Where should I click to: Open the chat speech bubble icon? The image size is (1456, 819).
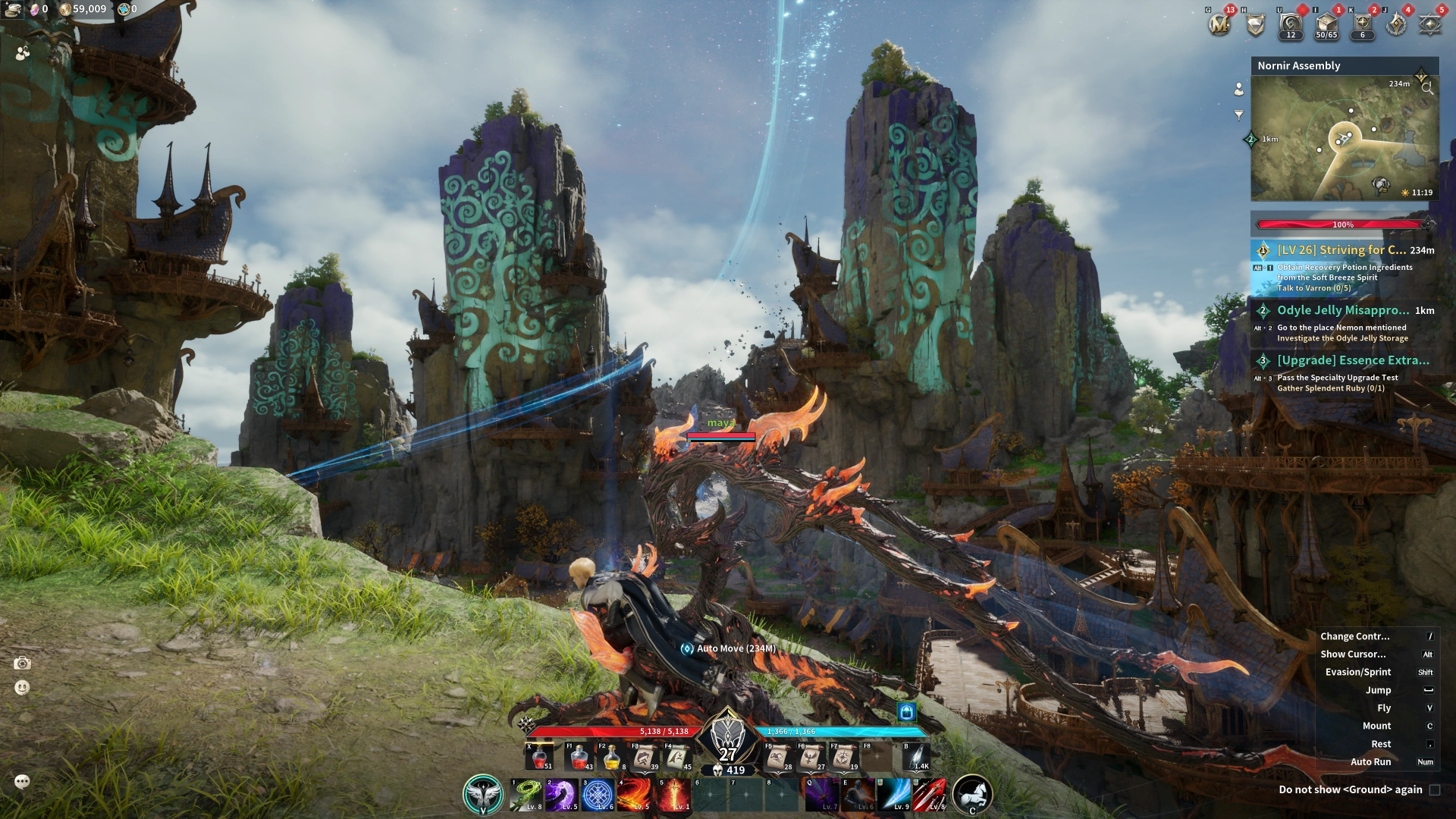(x=22, y=781)
